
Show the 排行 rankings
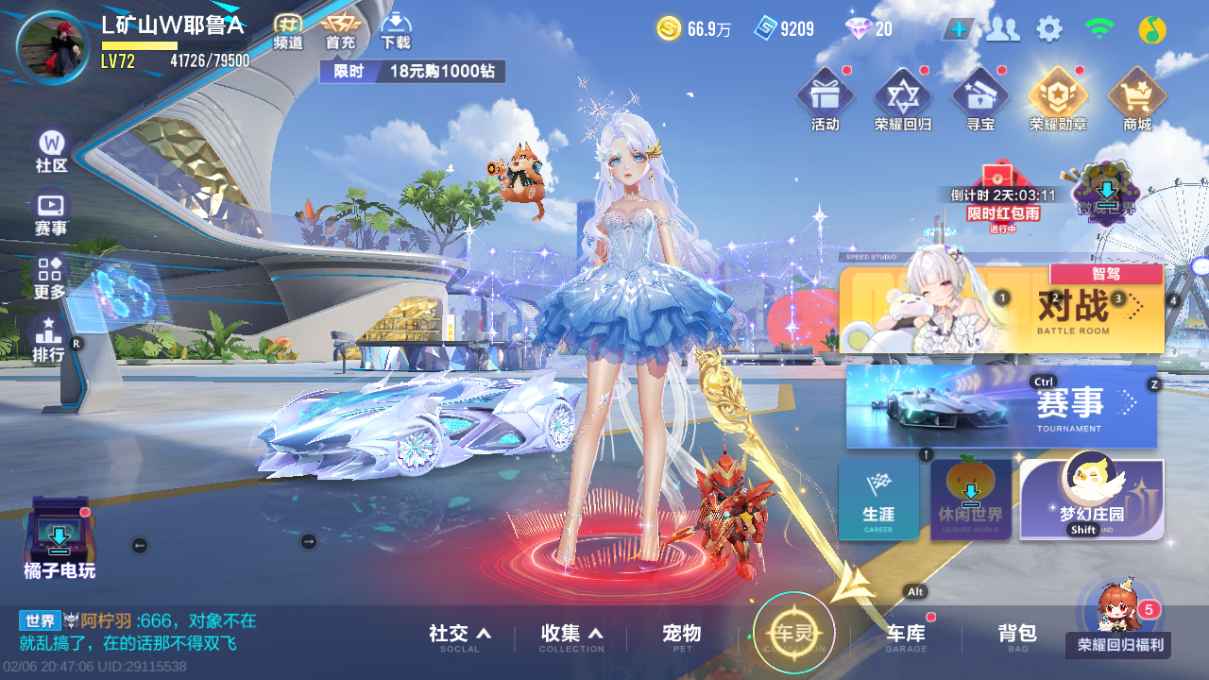pos(48,340)
